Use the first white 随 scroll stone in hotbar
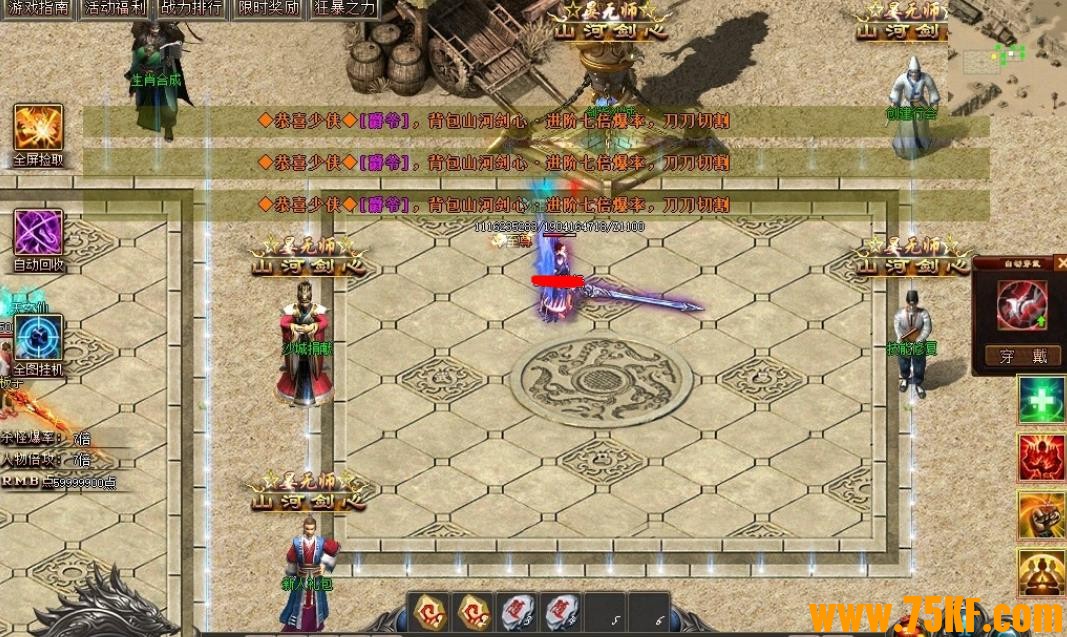 pos(518,611)
